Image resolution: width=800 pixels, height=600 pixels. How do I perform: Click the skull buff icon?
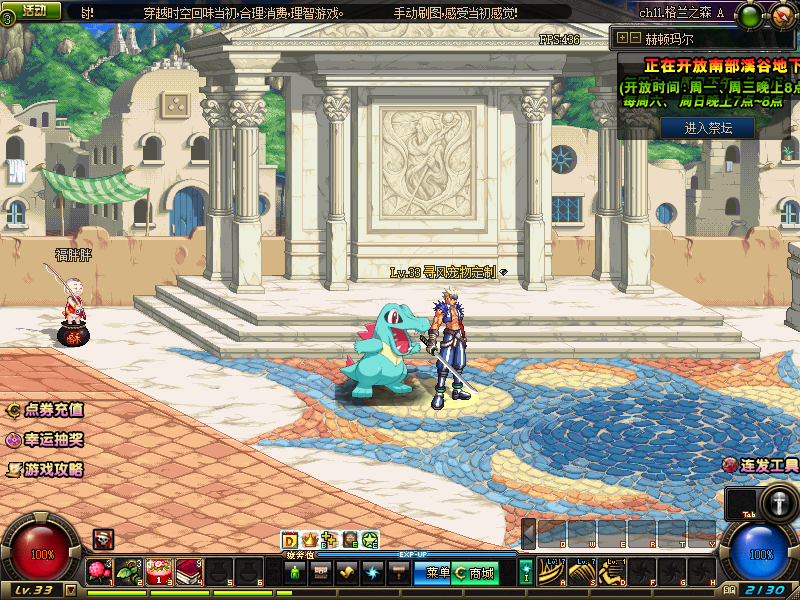[103, 538]
